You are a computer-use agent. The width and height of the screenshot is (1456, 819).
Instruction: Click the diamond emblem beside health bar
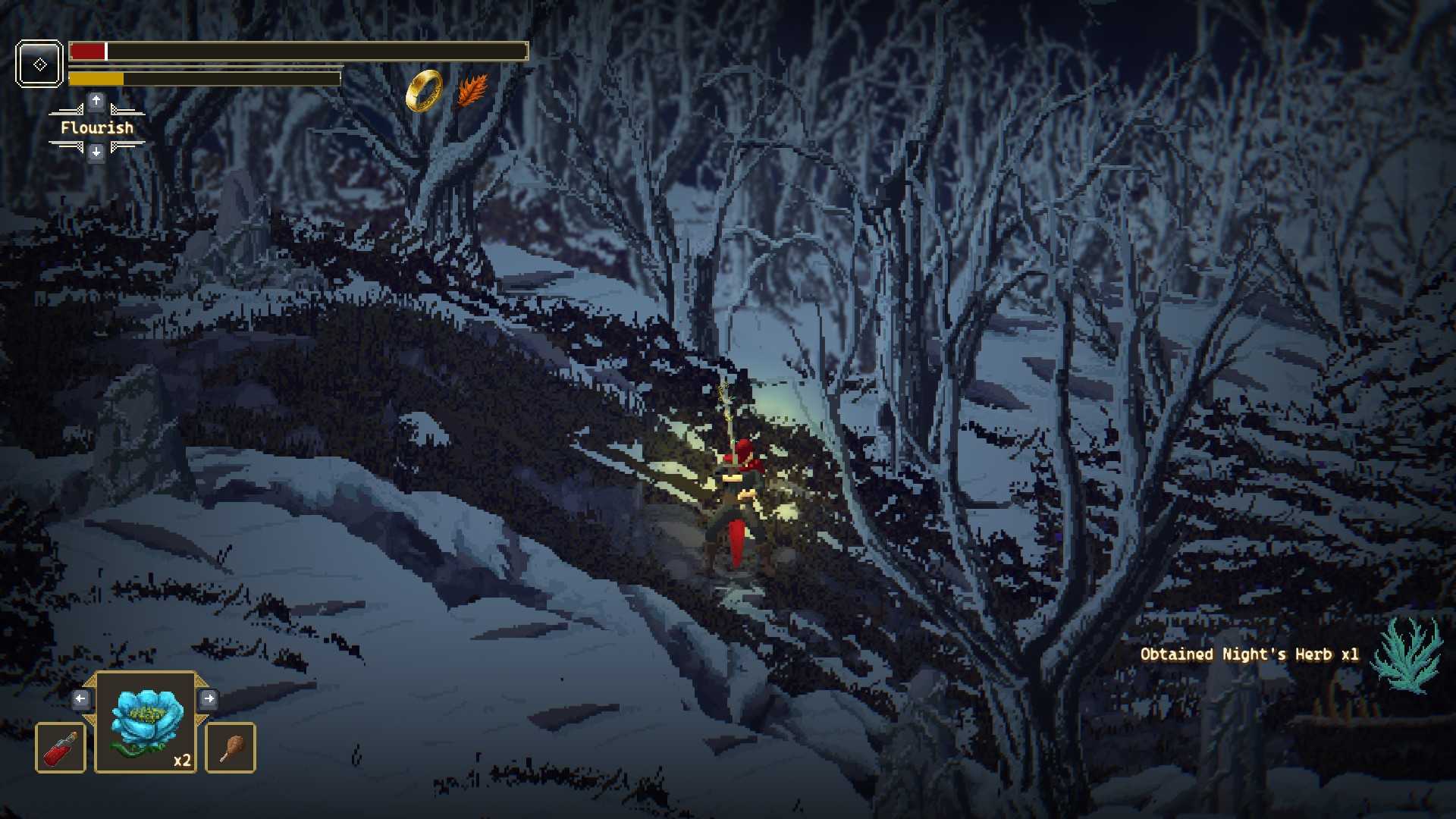coord(39,64)
